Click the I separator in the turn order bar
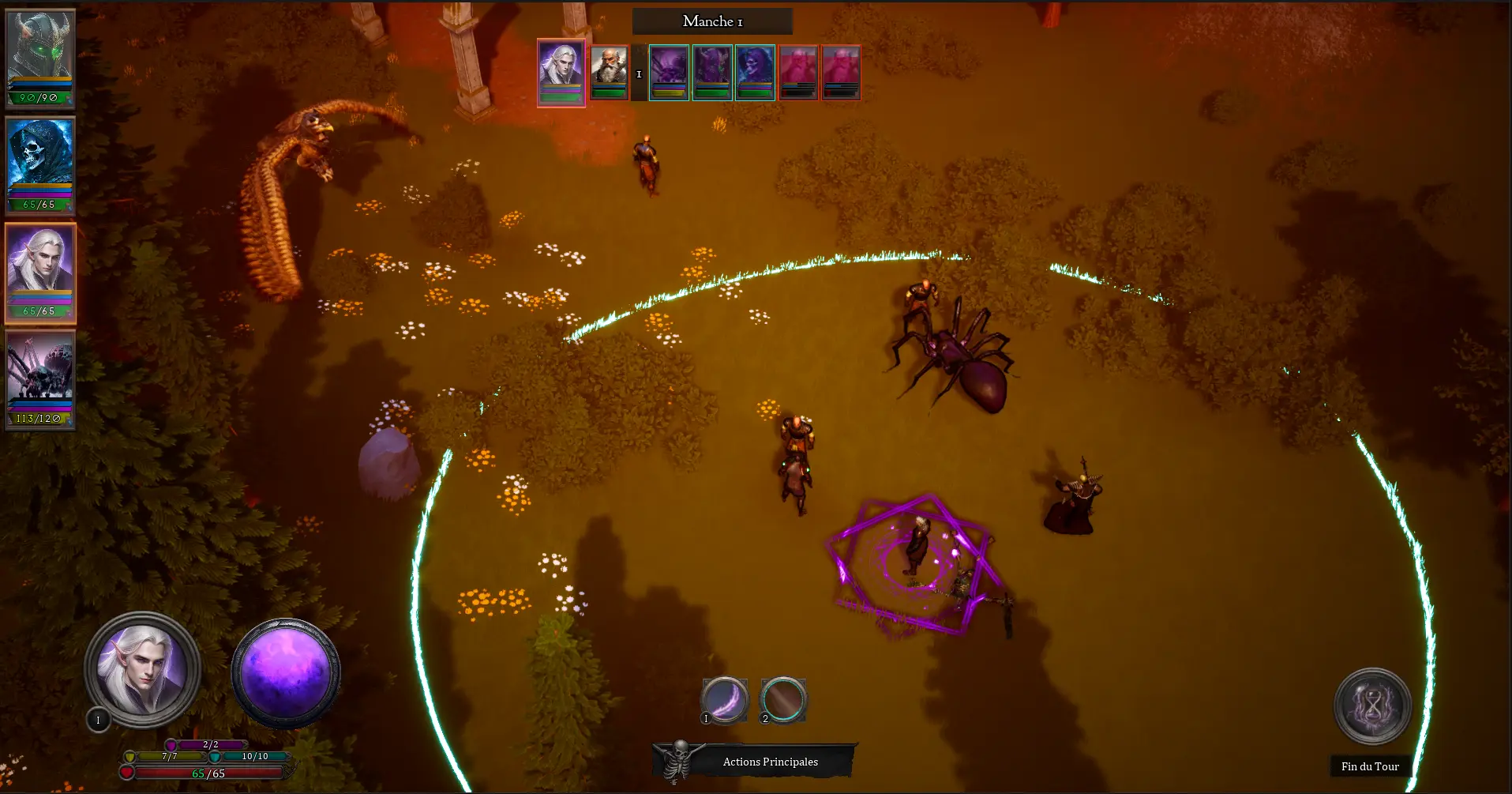 point(639,73)
